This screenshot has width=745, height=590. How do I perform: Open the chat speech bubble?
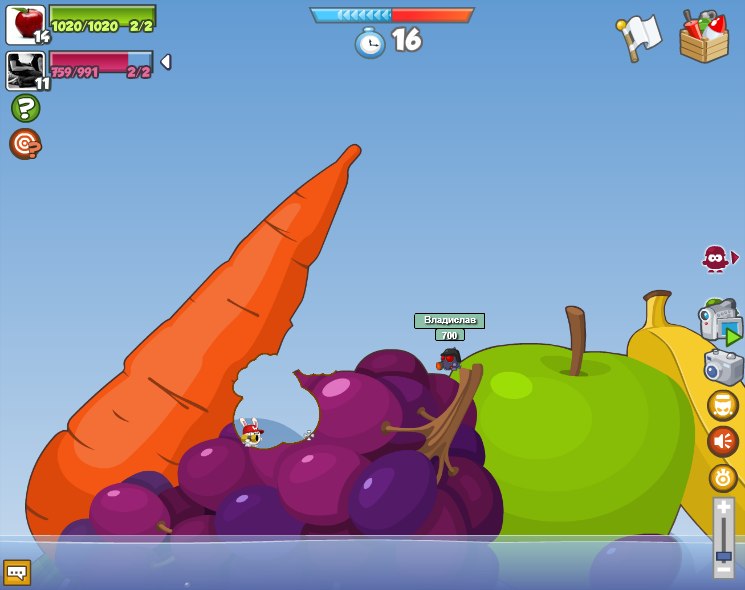pyautogui.click(x=17, y=572)
